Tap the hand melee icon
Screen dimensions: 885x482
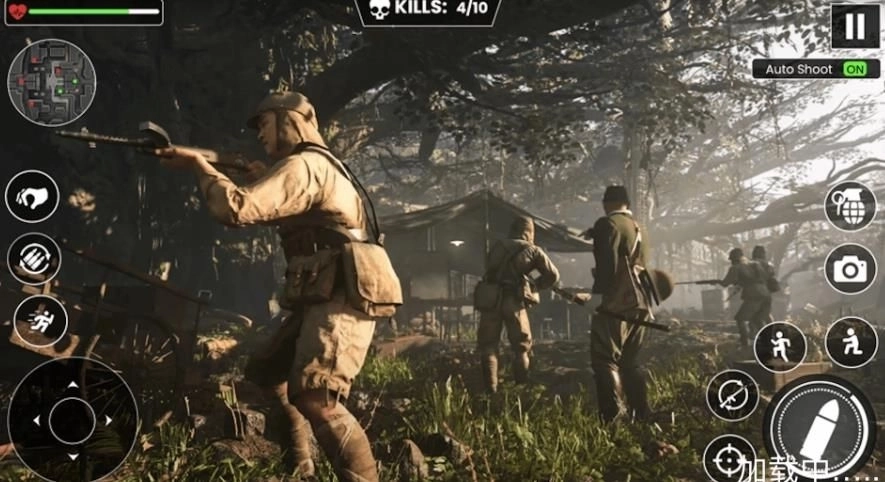pos(32,197)
